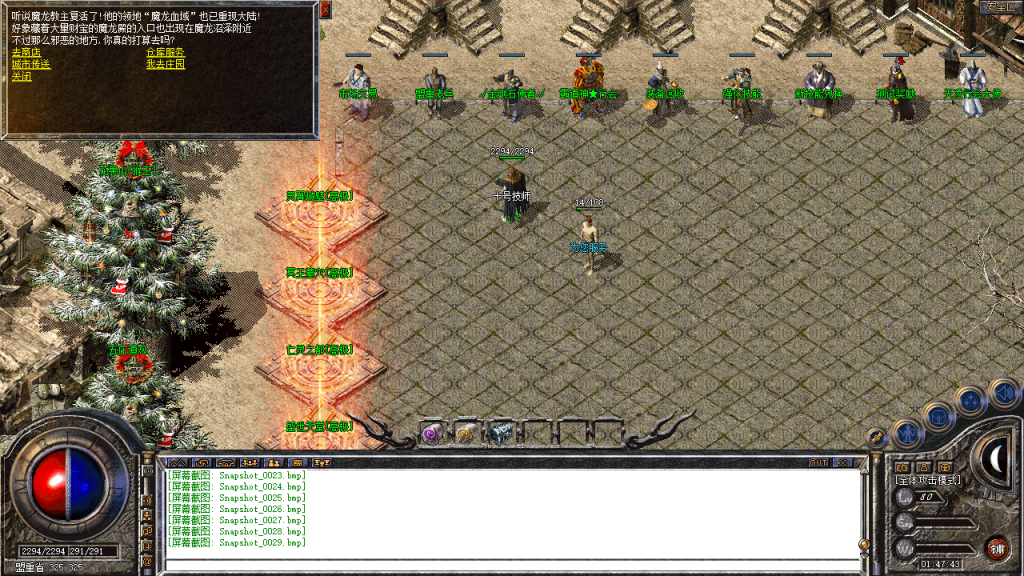Viewport: 1024px width, 576px height.
Task: Toggle the 全体攻击模式 attack mode label
Action: click(x=927, y=481)
